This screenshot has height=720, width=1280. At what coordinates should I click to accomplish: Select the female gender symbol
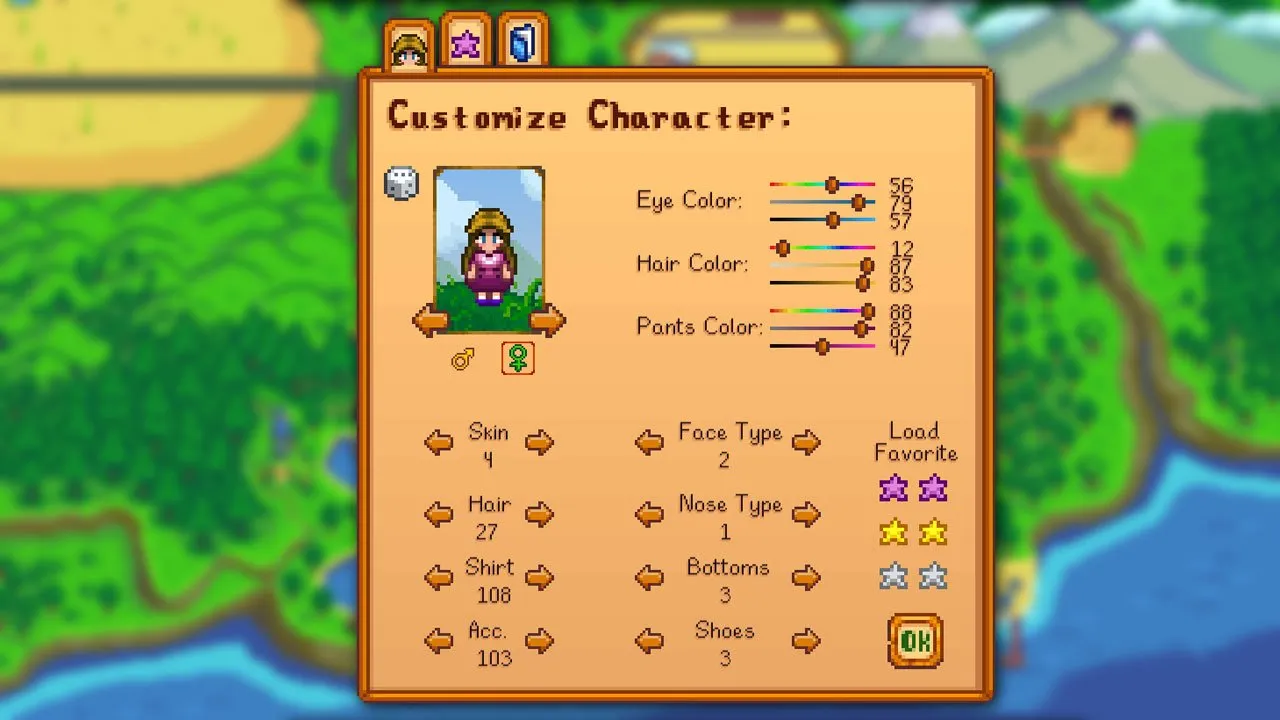point(517,358)
